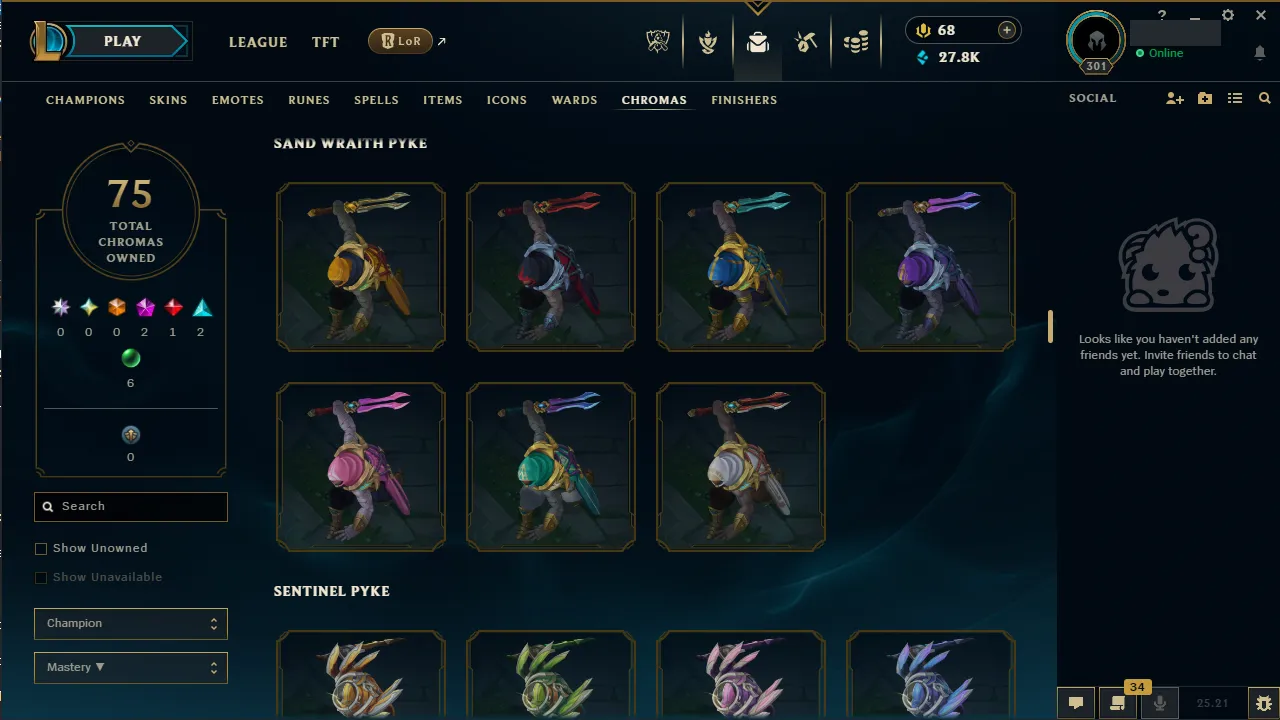This screenshot has height=720, width=1280.
Task: Open the Loot page via the backpack icon
Action: pyautogui.click(x=757, y=41)
